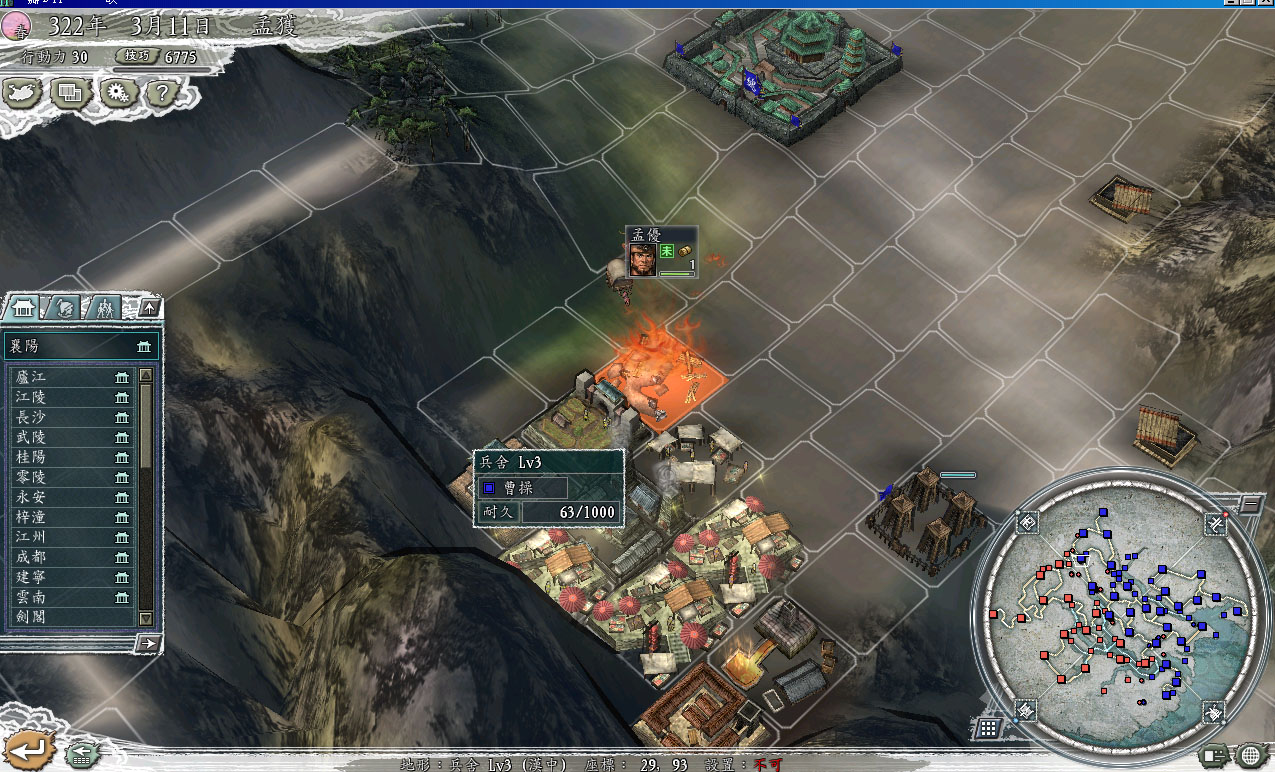Toggle the hex grid display button
This screenshot has width=1275, height=772.
pyautogui.click(x=987, y=728)
